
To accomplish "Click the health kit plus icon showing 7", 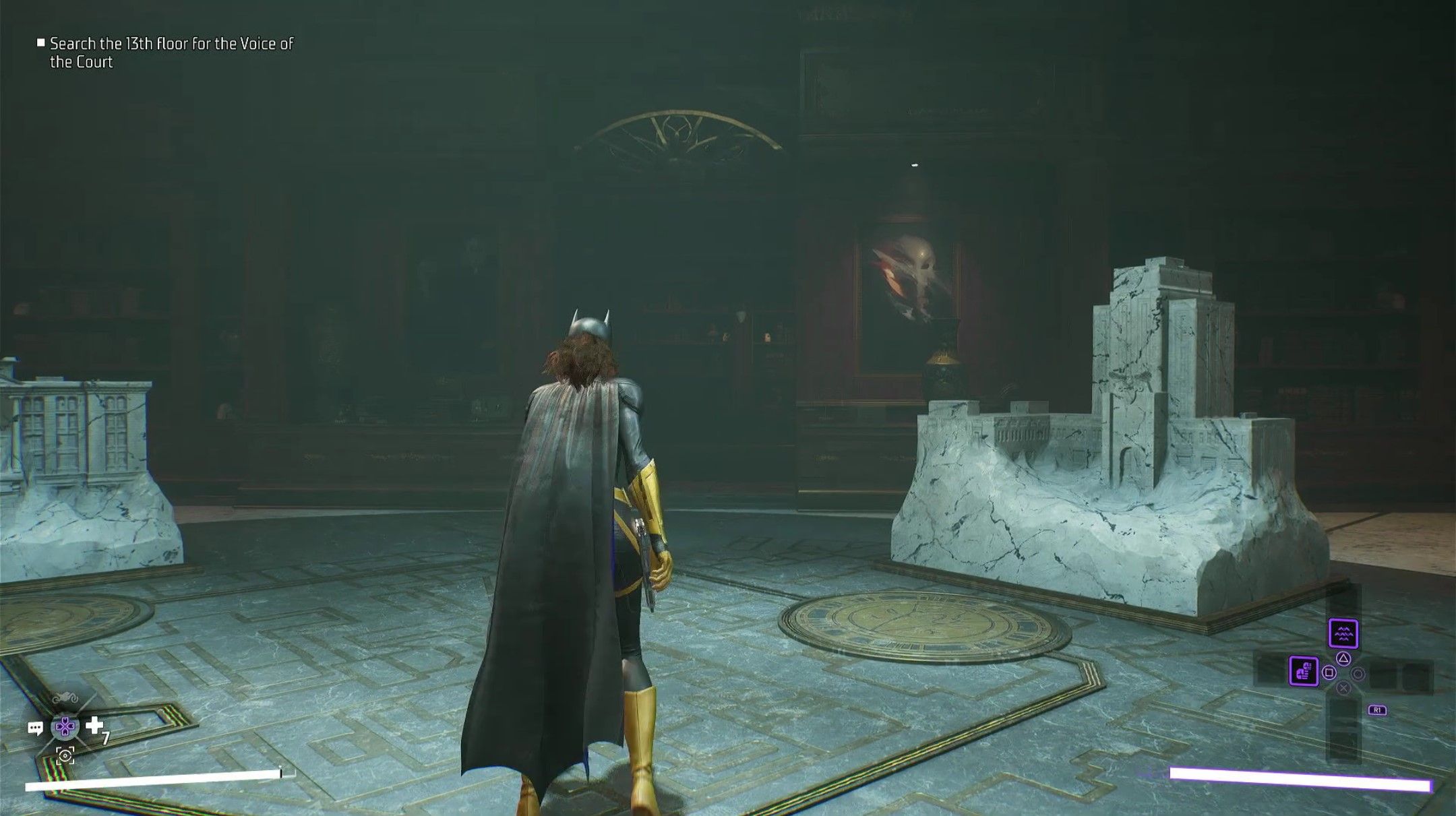I will (94, 725).
